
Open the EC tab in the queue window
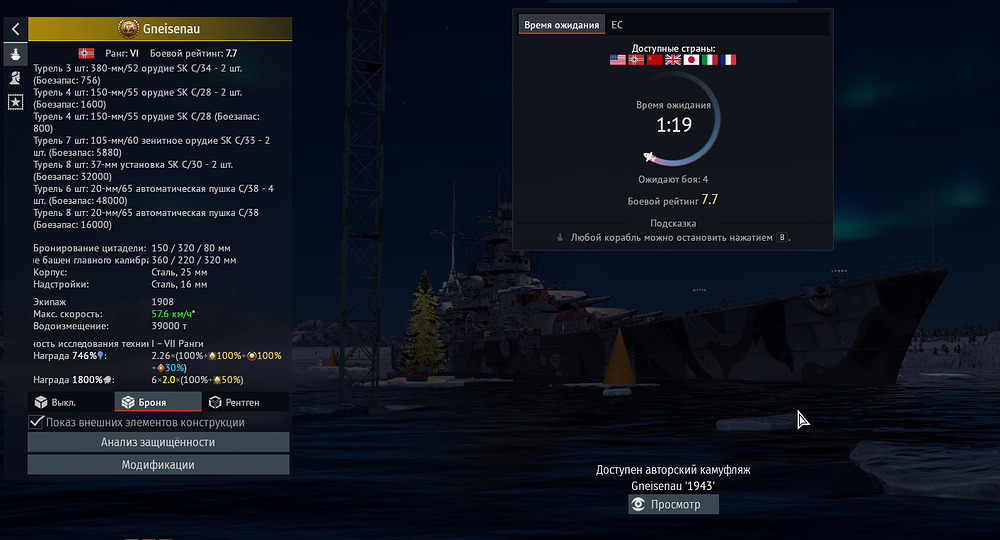point(617,24)
